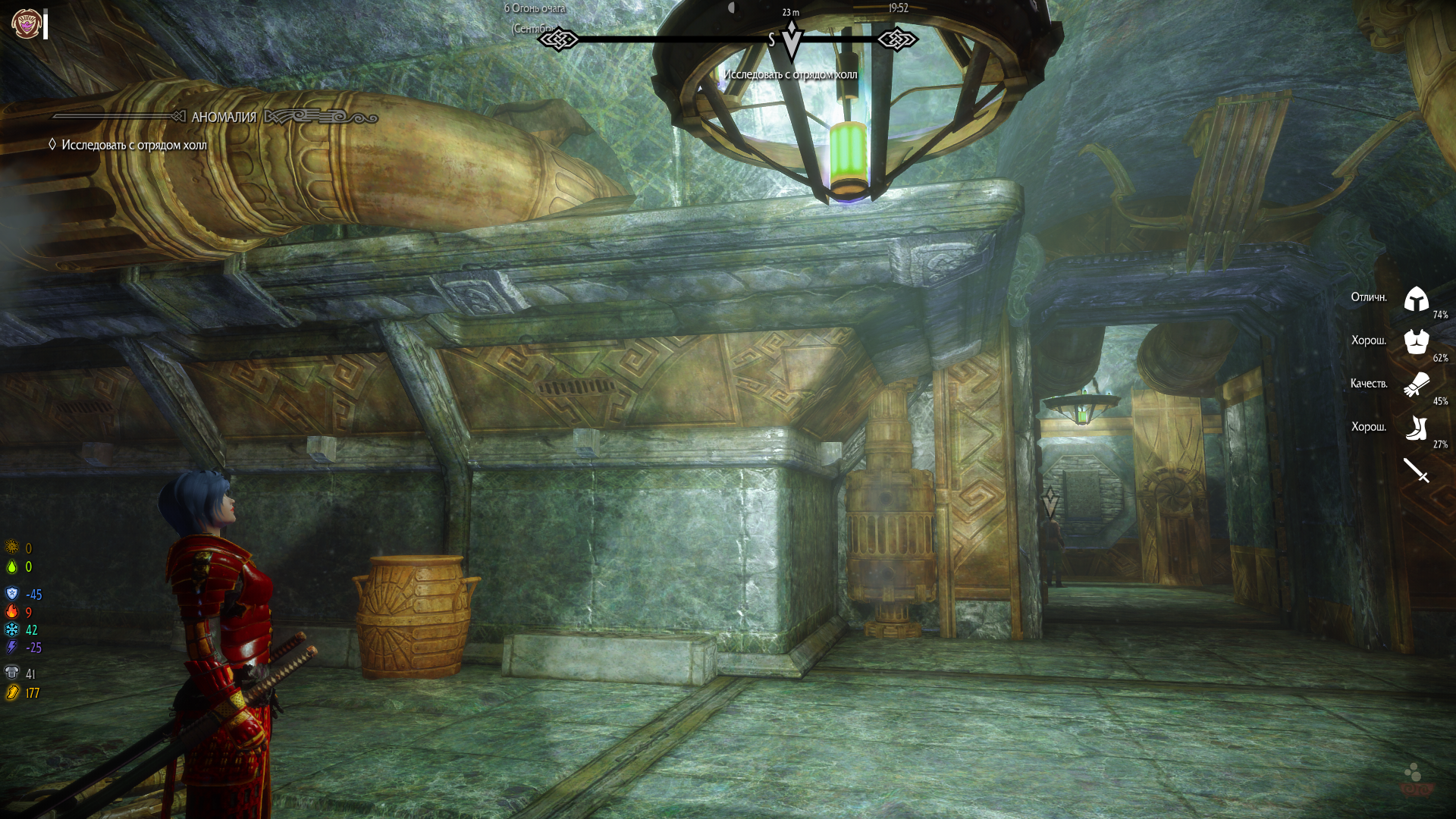The image size is (1456, 819).
Task: Click the helmet durability icon
Action: point(1416,299)
